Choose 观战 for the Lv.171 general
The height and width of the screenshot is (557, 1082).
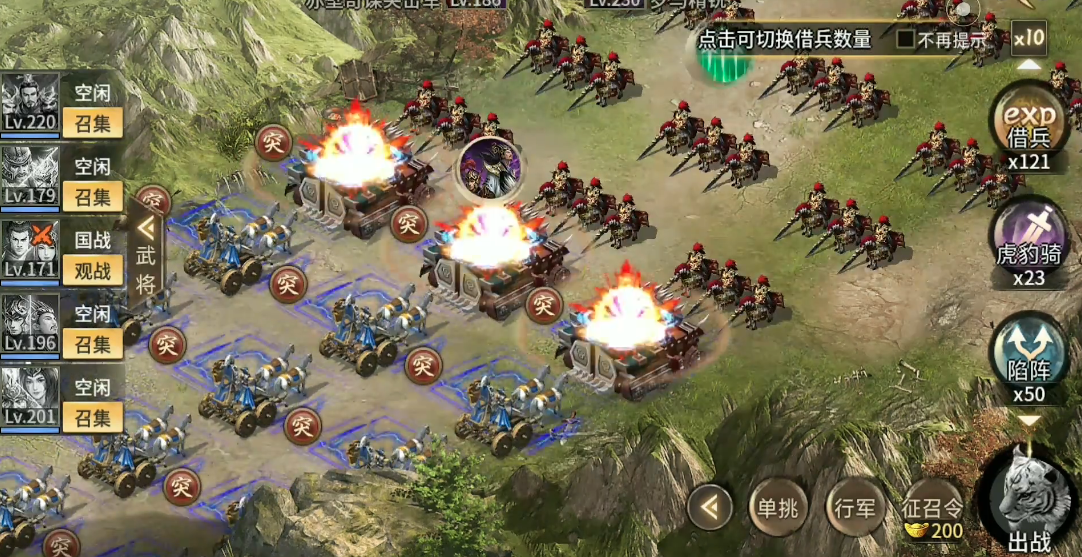(x=92, y=269)
